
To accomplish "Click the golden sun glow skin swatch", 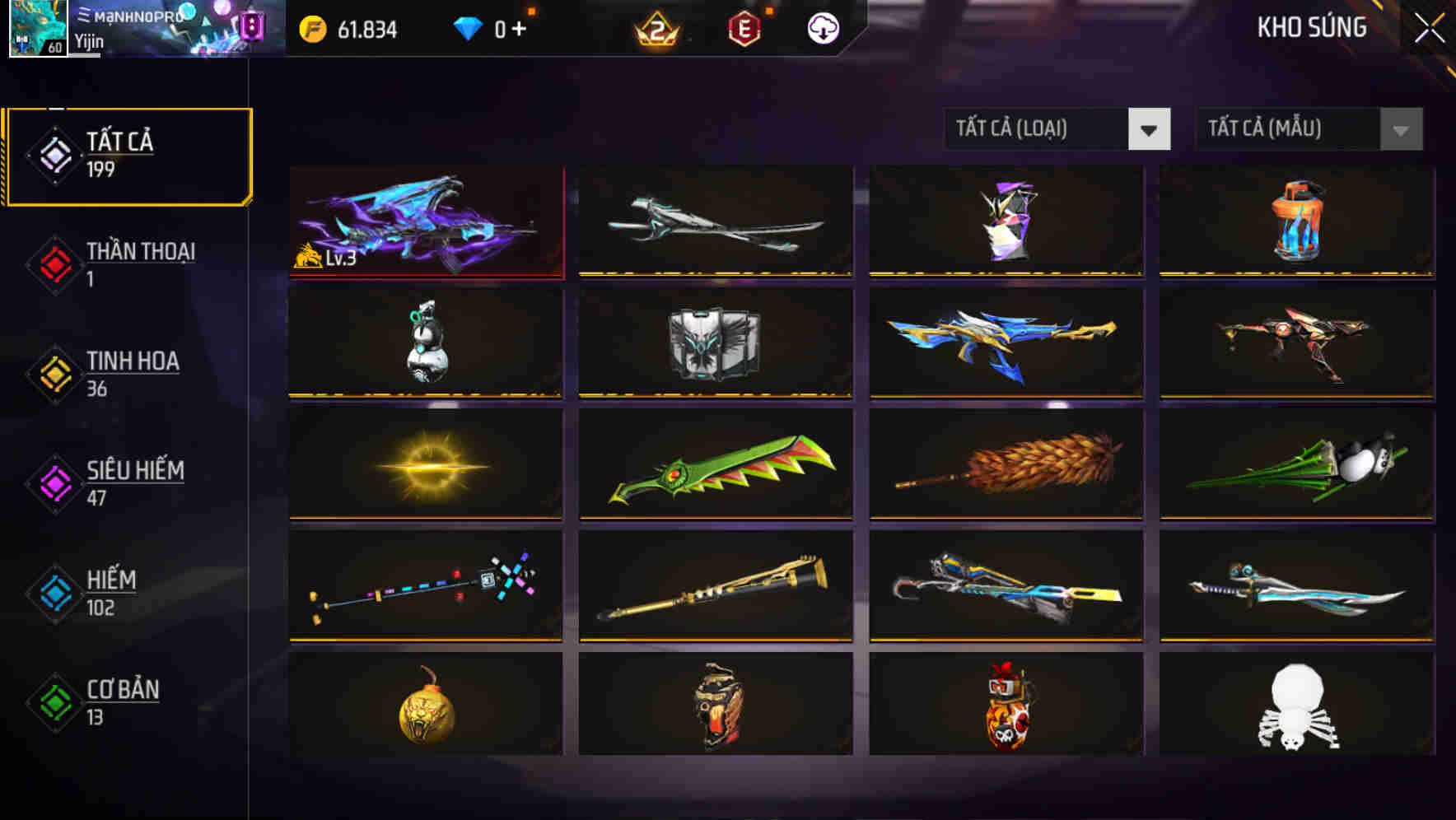I will tap(425, 465).
